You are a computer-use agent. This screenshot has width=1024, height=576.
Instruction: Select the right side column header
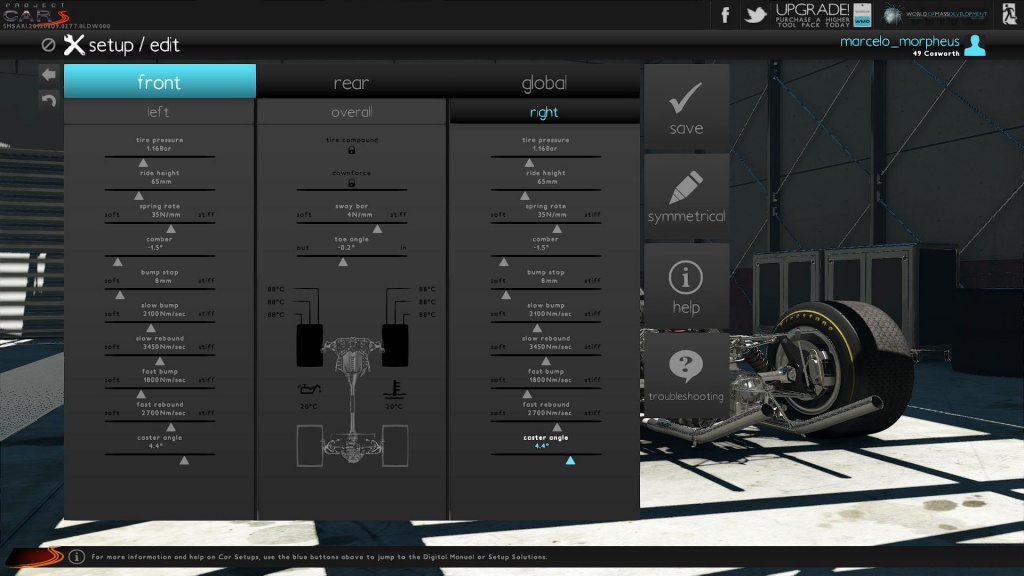[x=544, y=112]
